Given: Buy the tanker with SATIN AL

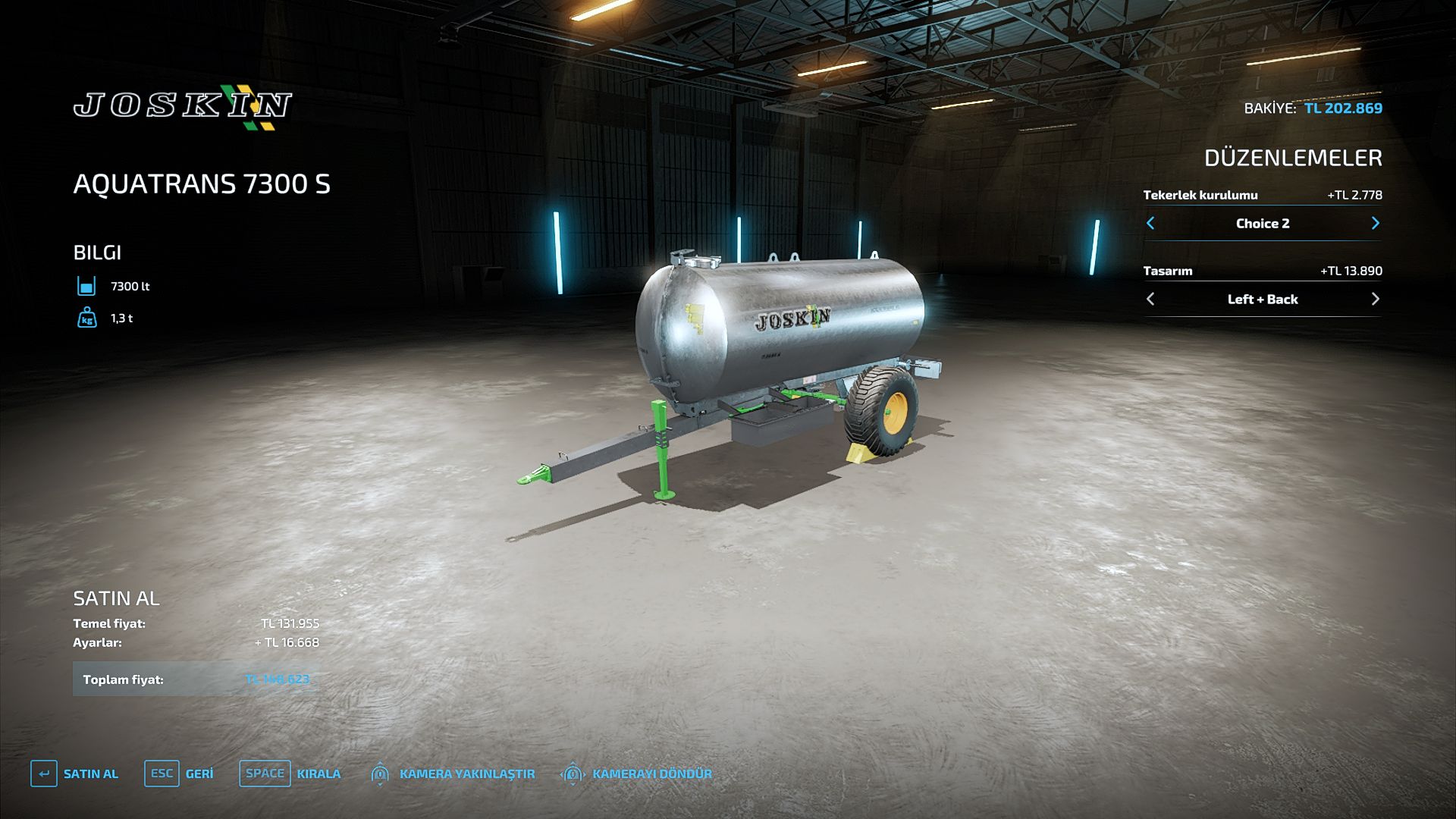Looking at the screenshot, I should click(75, 773).
